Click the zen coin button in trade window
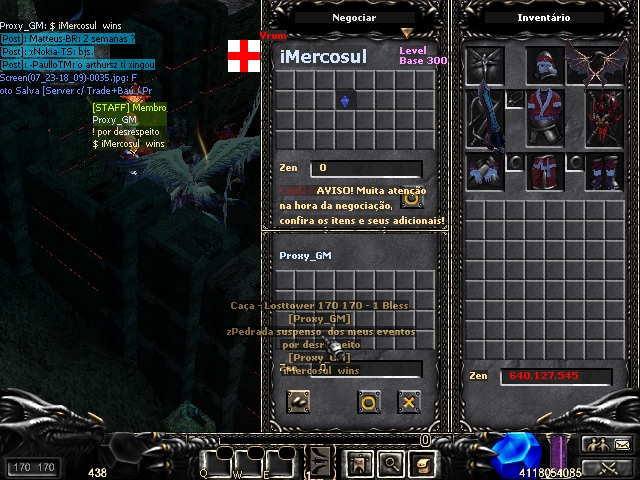The height and width of the screenshot is (480, 640). [299, 402]
